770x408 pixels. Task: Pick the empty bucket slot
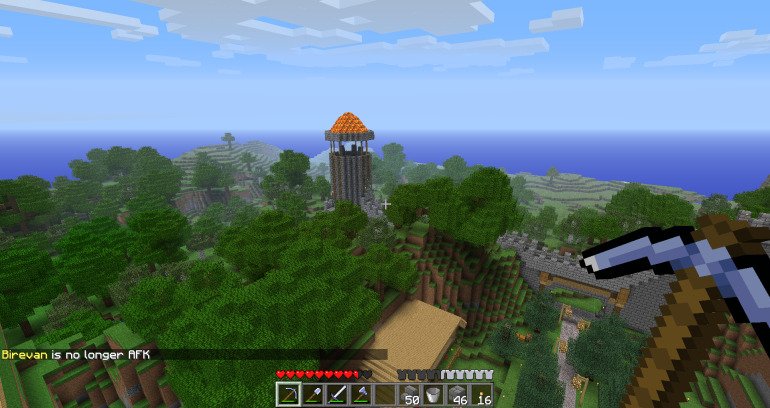433,395
